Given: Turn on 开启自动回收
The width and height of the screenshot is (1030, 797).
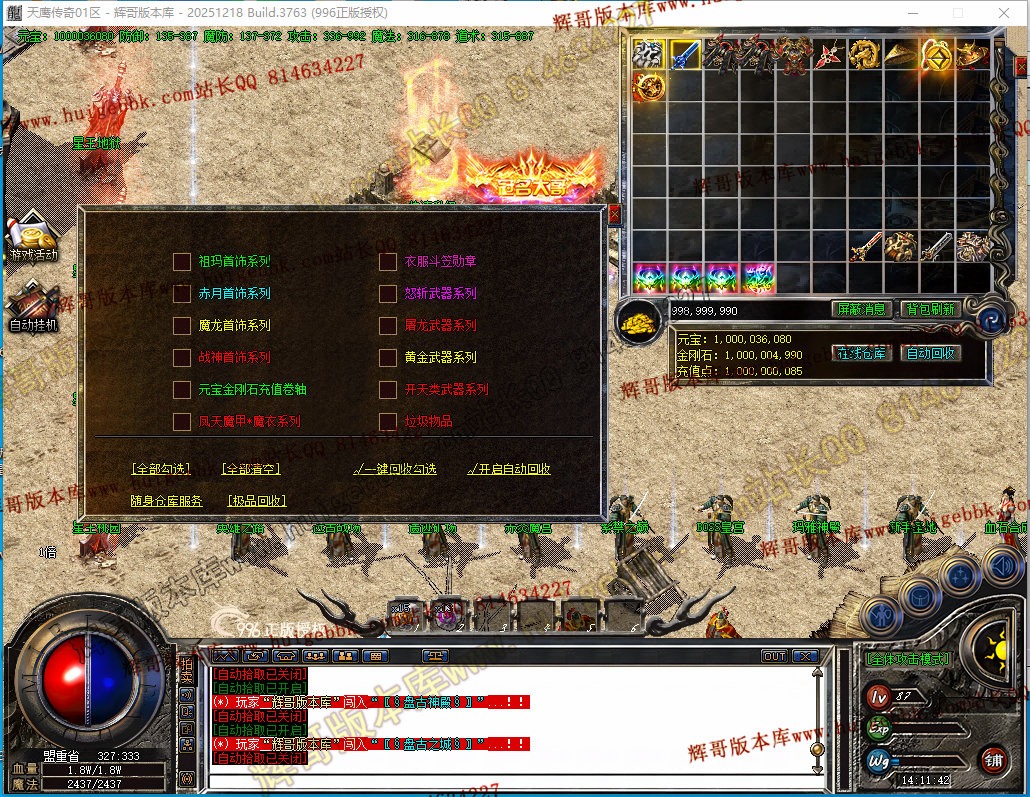Looking at the screenshot, I should point(509,469).
